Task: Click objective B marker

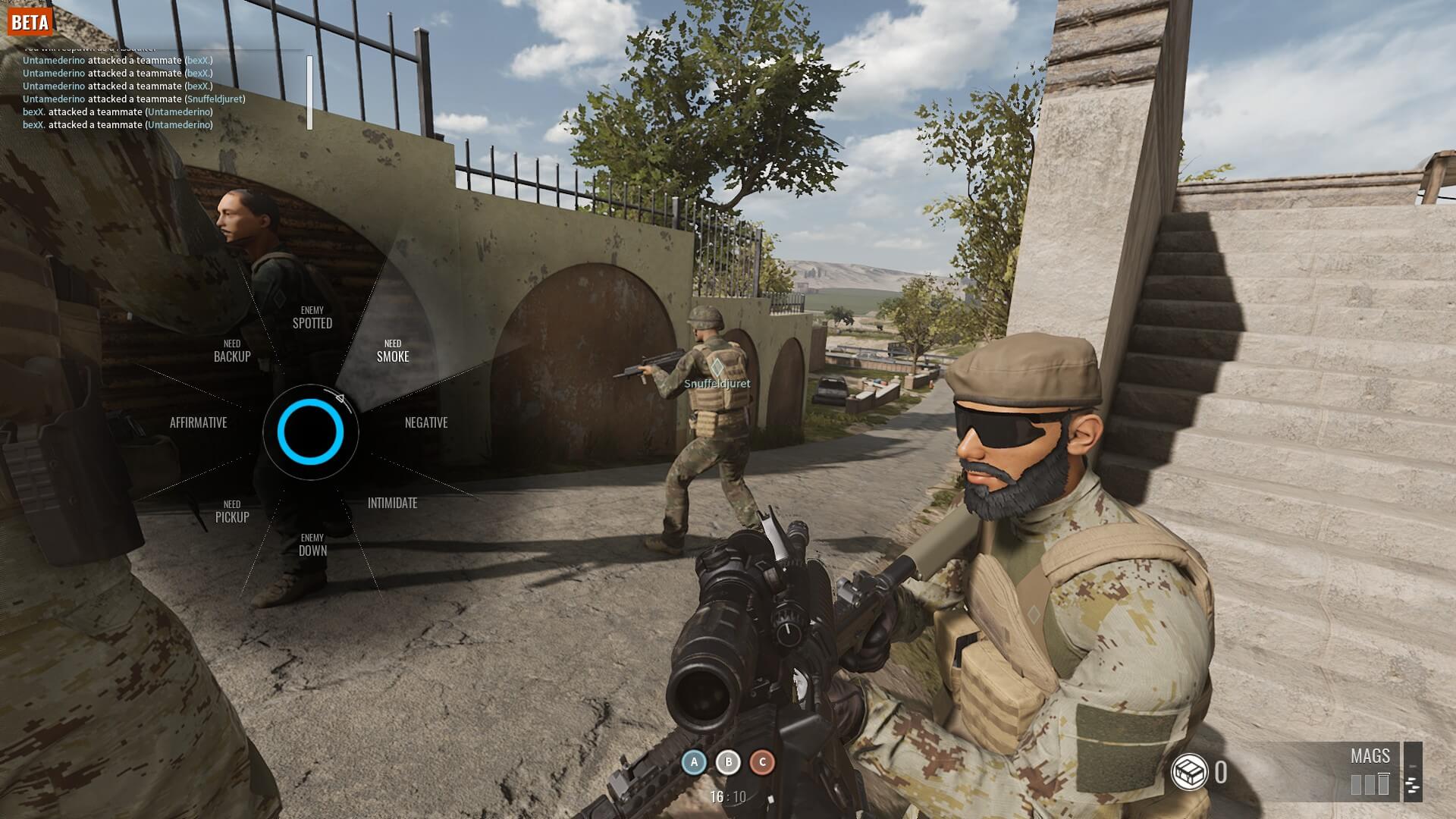Action: [729, 762]
